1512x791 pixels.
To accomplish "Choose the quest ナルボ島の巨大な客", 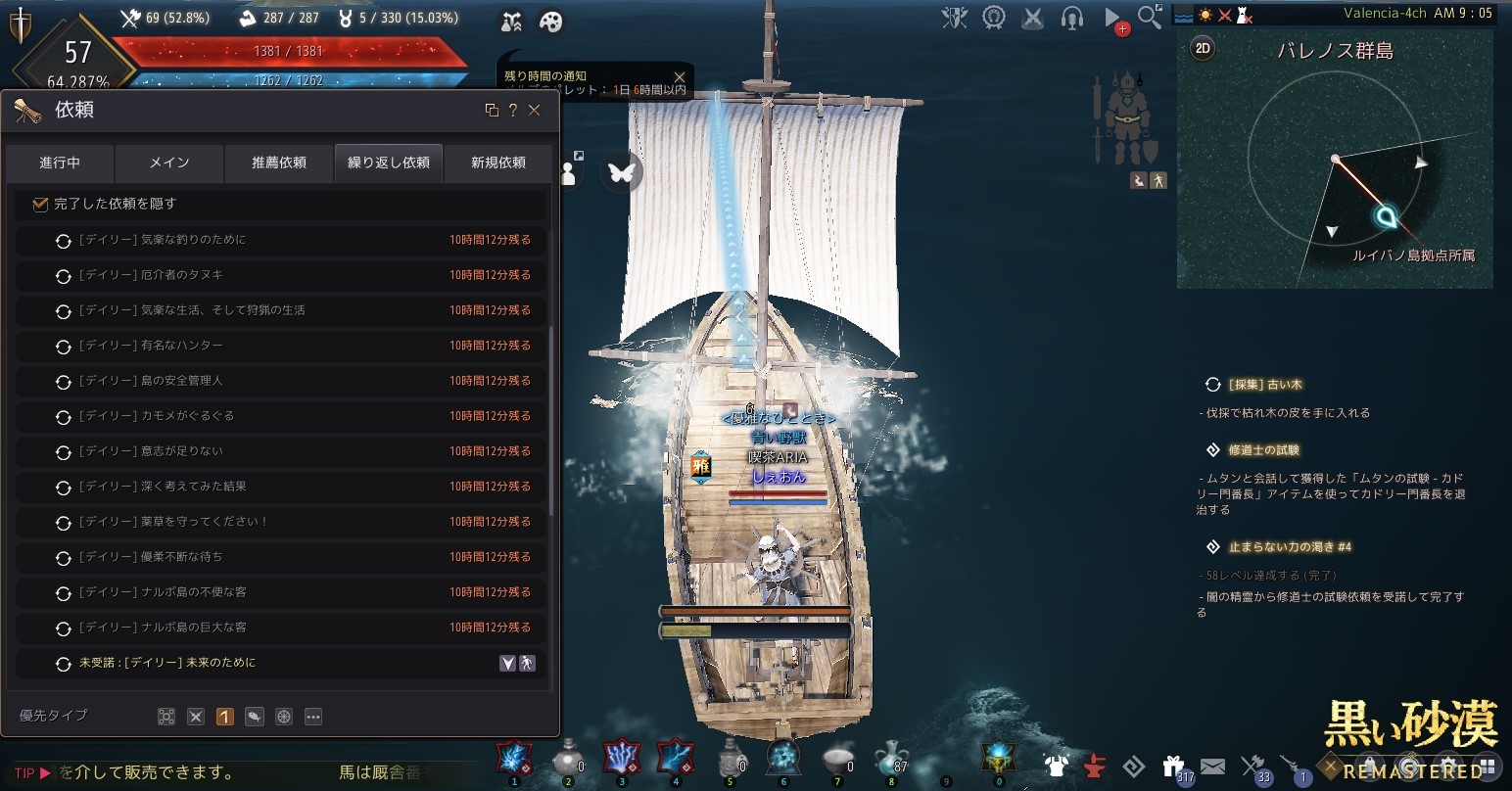I will [x=163, y=628].
